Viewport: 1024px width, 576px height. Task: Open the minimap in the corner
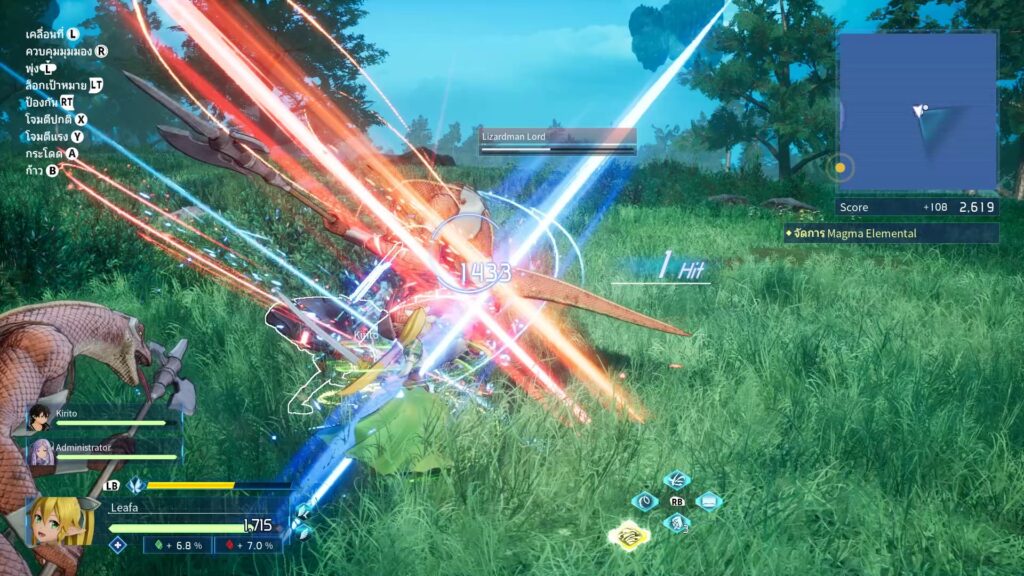(917, 111)
